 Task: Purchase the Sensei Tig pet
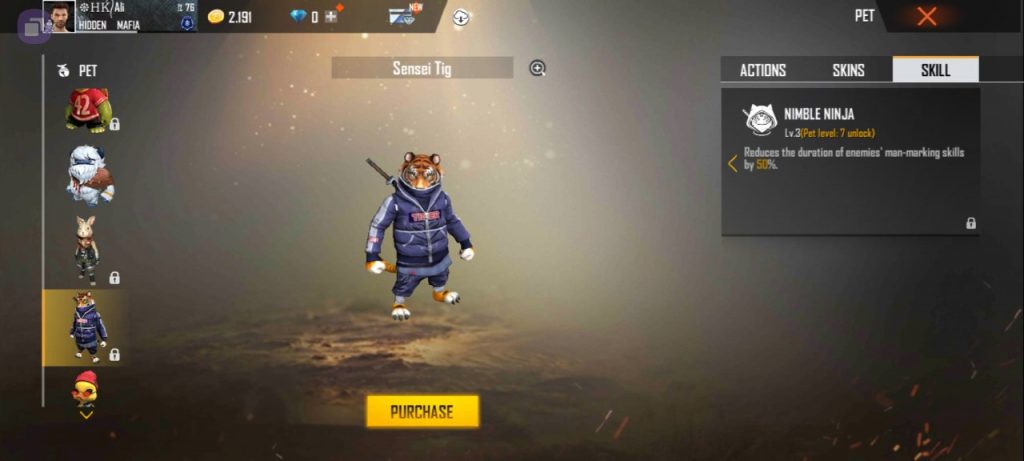[422, 411]
